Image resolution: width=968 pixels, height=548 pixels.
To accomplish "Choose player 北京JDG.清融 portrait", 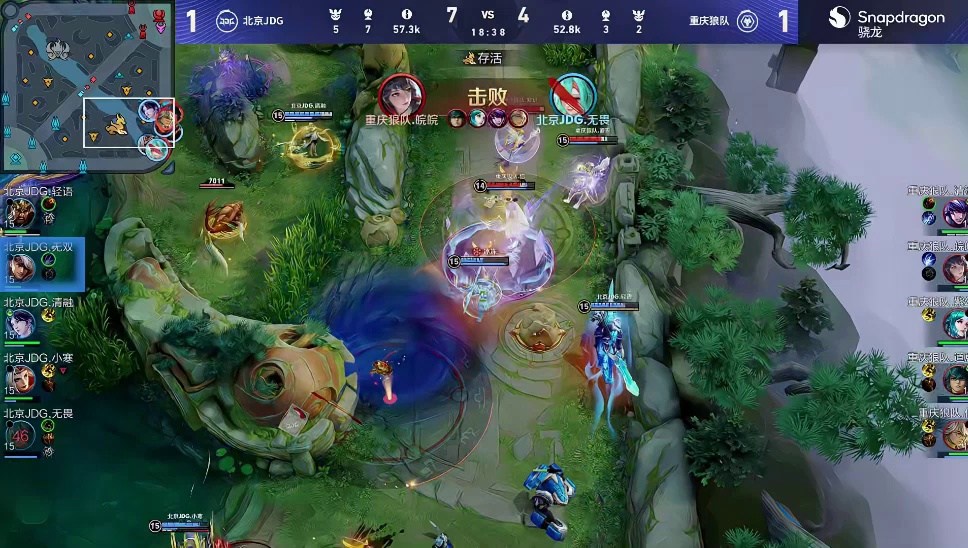I will pos(20,323).
